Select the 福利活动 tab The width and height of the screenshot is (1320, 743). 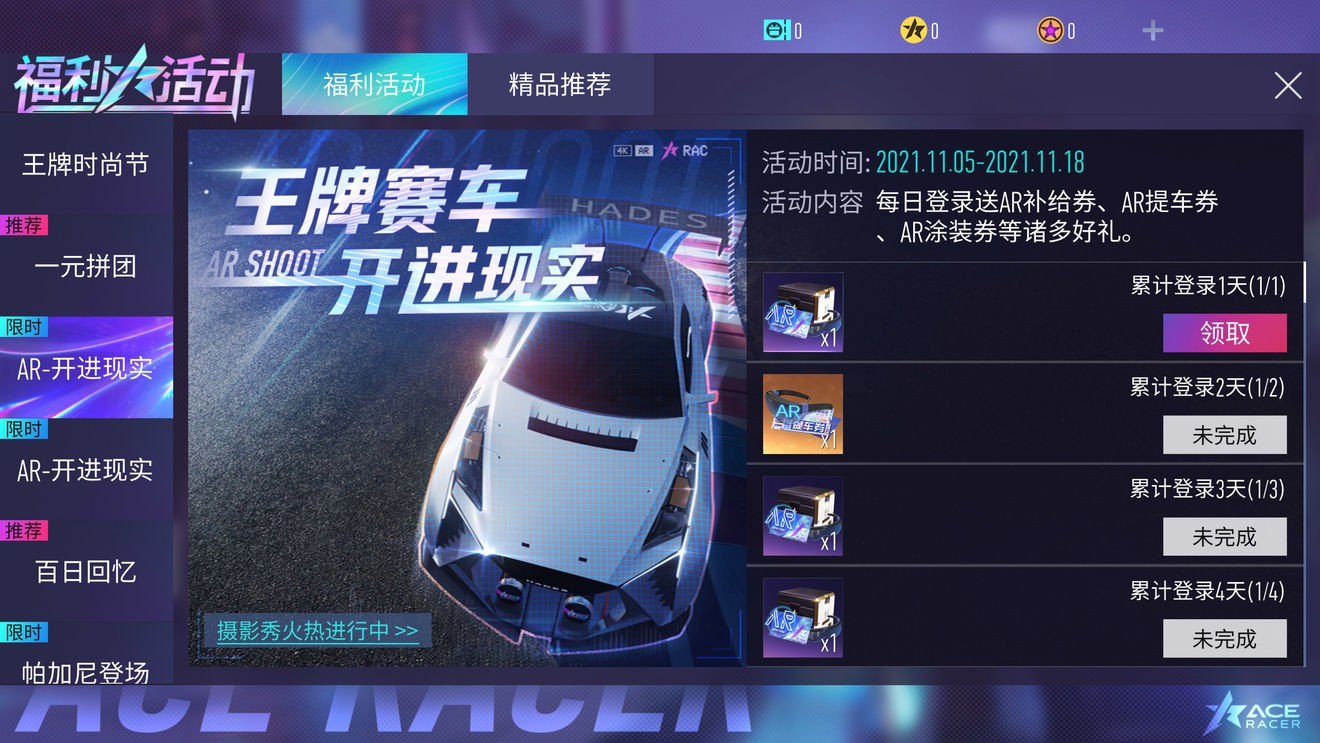pos(374,85)
